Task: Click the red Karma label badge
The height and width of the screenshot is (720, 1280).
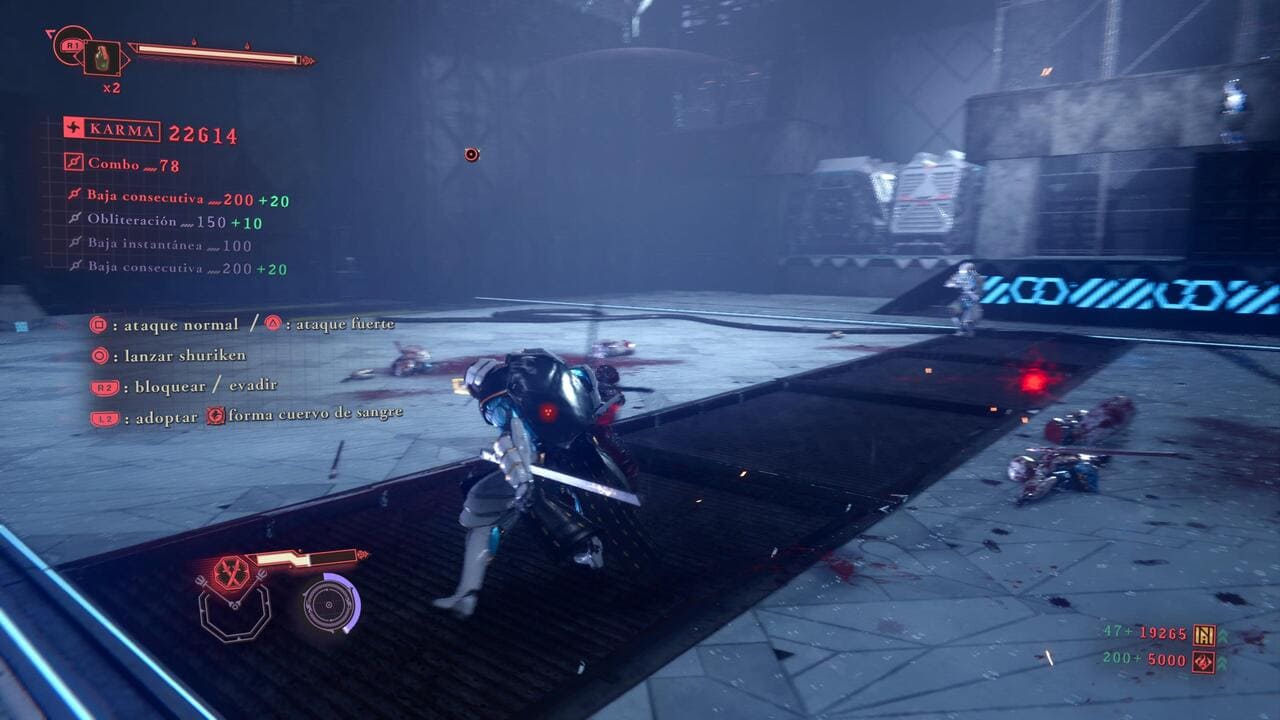Action: 111,130
